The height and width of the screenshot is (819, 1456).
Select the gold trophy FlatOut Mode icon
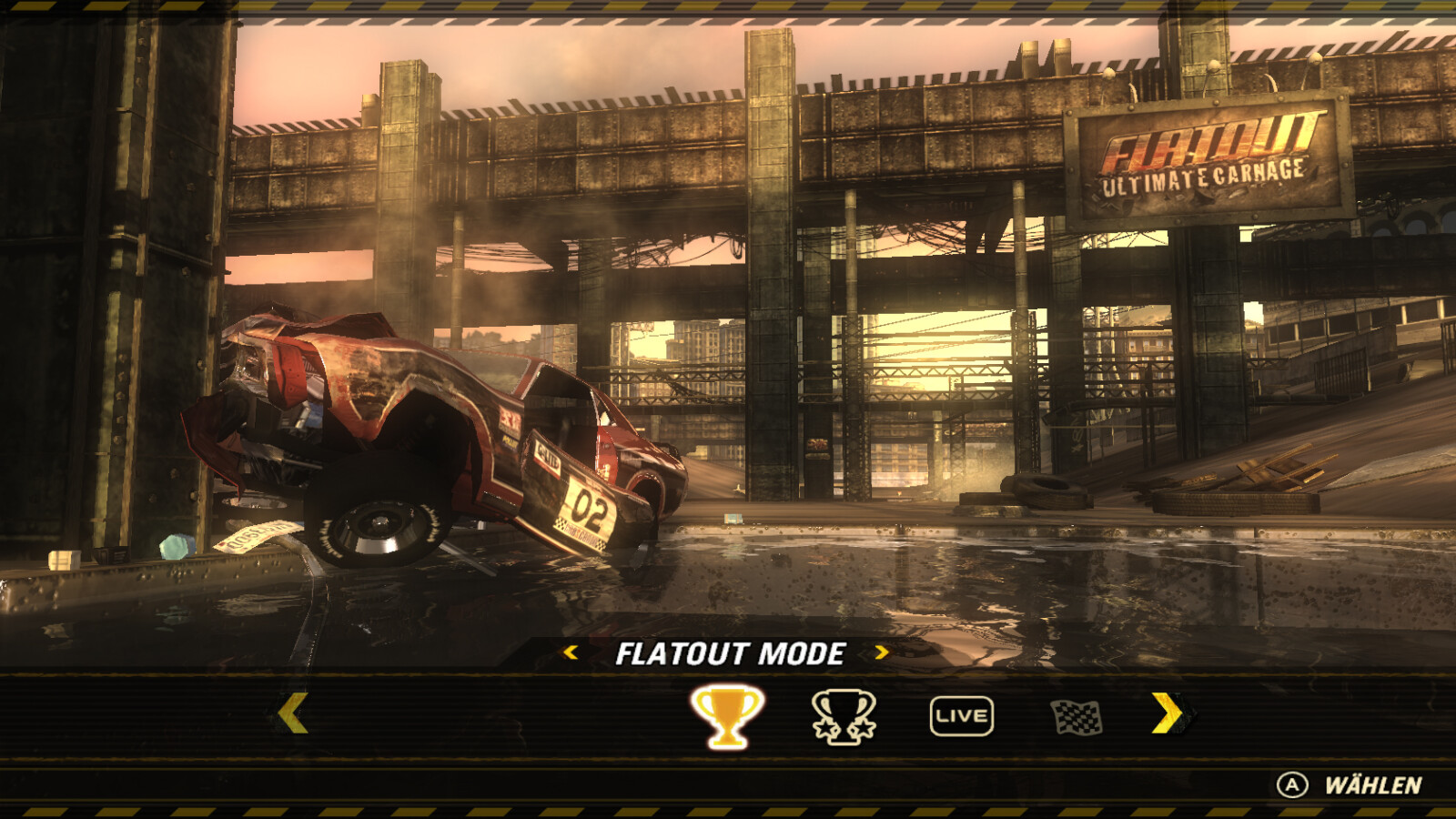pyautogui.click(x=726, y=716)
